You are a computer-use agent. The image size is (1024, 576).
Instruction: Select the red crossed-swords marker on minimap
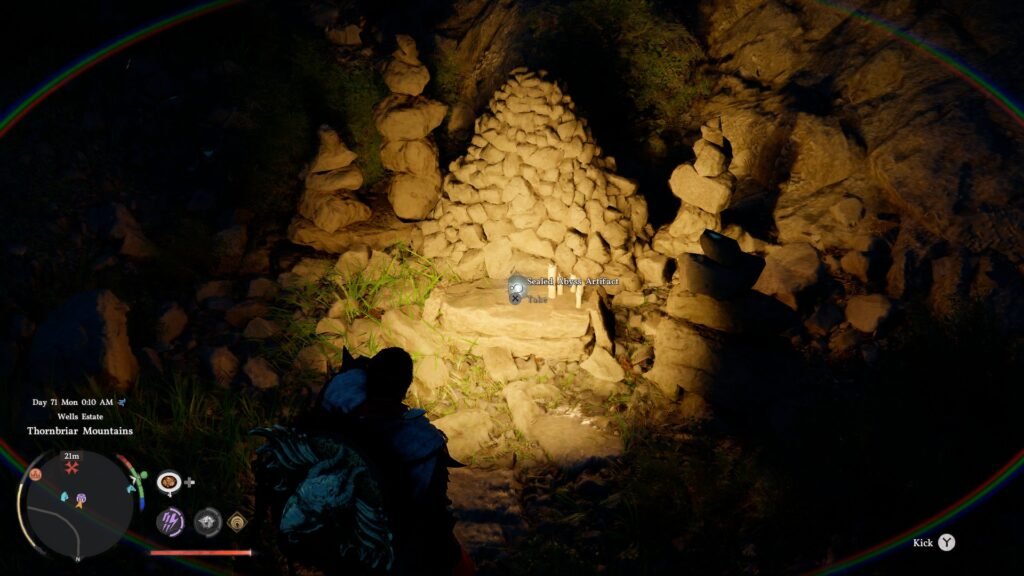72,467
